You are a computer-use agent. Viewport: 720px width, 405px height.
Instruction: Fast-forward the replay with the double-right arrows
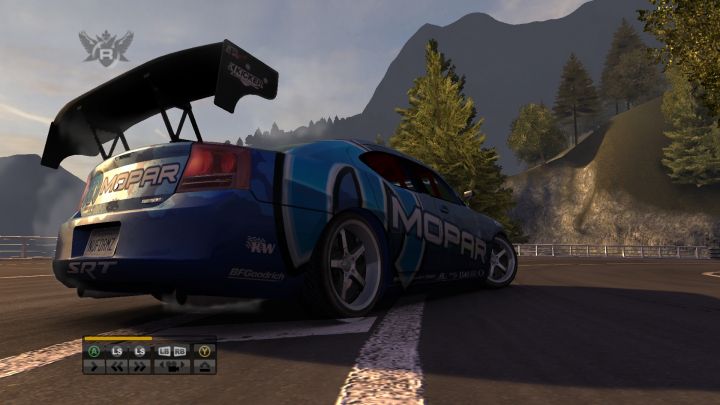coord(139,367)
